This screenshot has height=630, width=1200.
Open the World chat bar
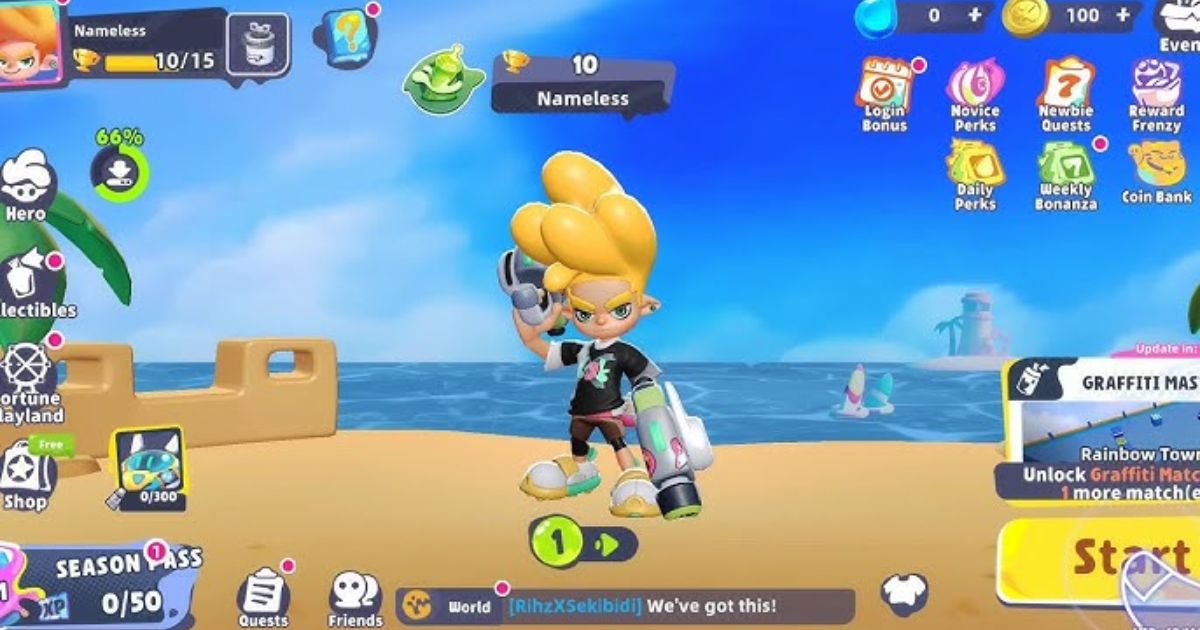point(625,606)
